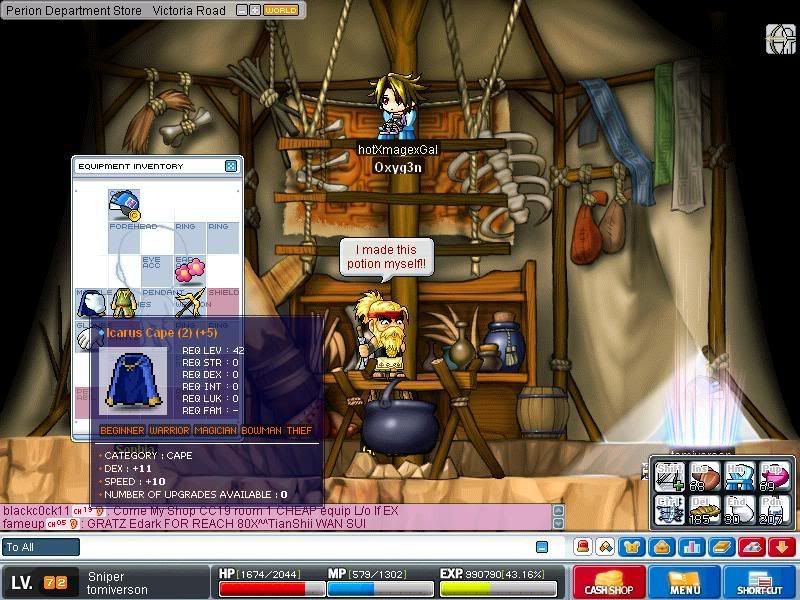Image resolution: width=800 pixels, height=600 pixels.
Task: Open the Menu button
Action: [685, 582]
